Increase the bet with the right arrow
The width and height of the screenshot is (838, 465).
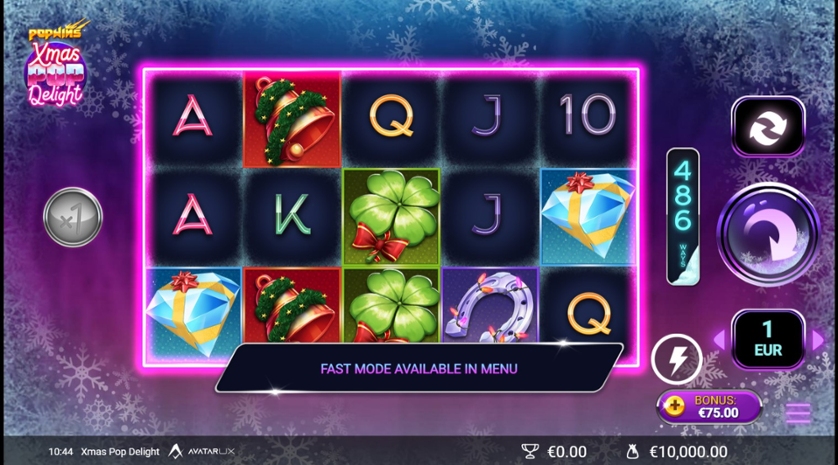click(818, 340)
